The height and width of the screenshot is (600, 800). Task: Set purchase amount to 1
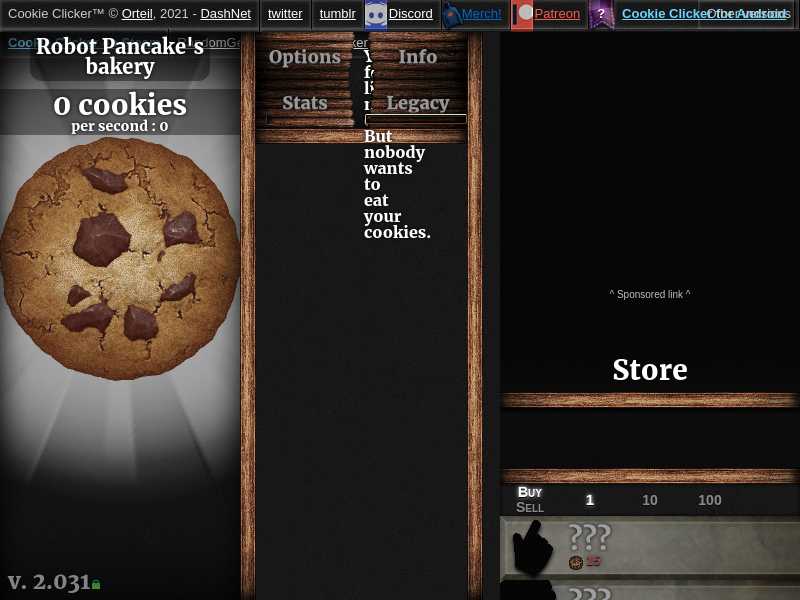[x=590, y=500]
